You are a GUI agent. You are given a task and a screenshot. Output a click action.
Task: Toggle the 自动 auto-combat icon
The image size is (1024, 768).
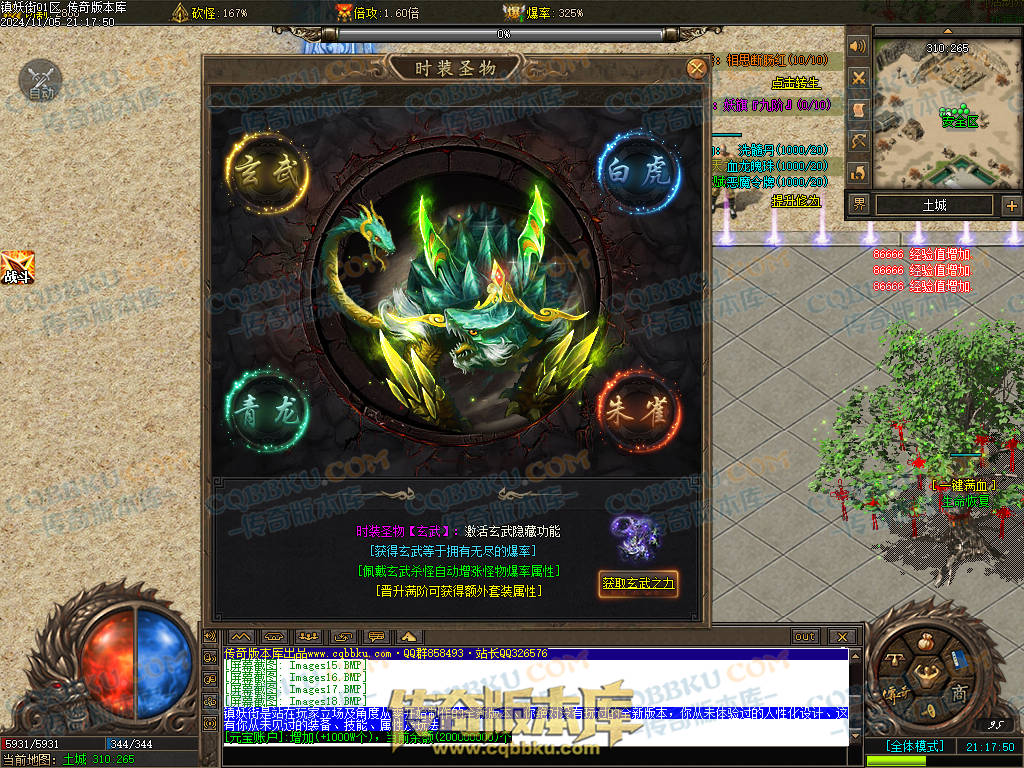coord(40,80)
